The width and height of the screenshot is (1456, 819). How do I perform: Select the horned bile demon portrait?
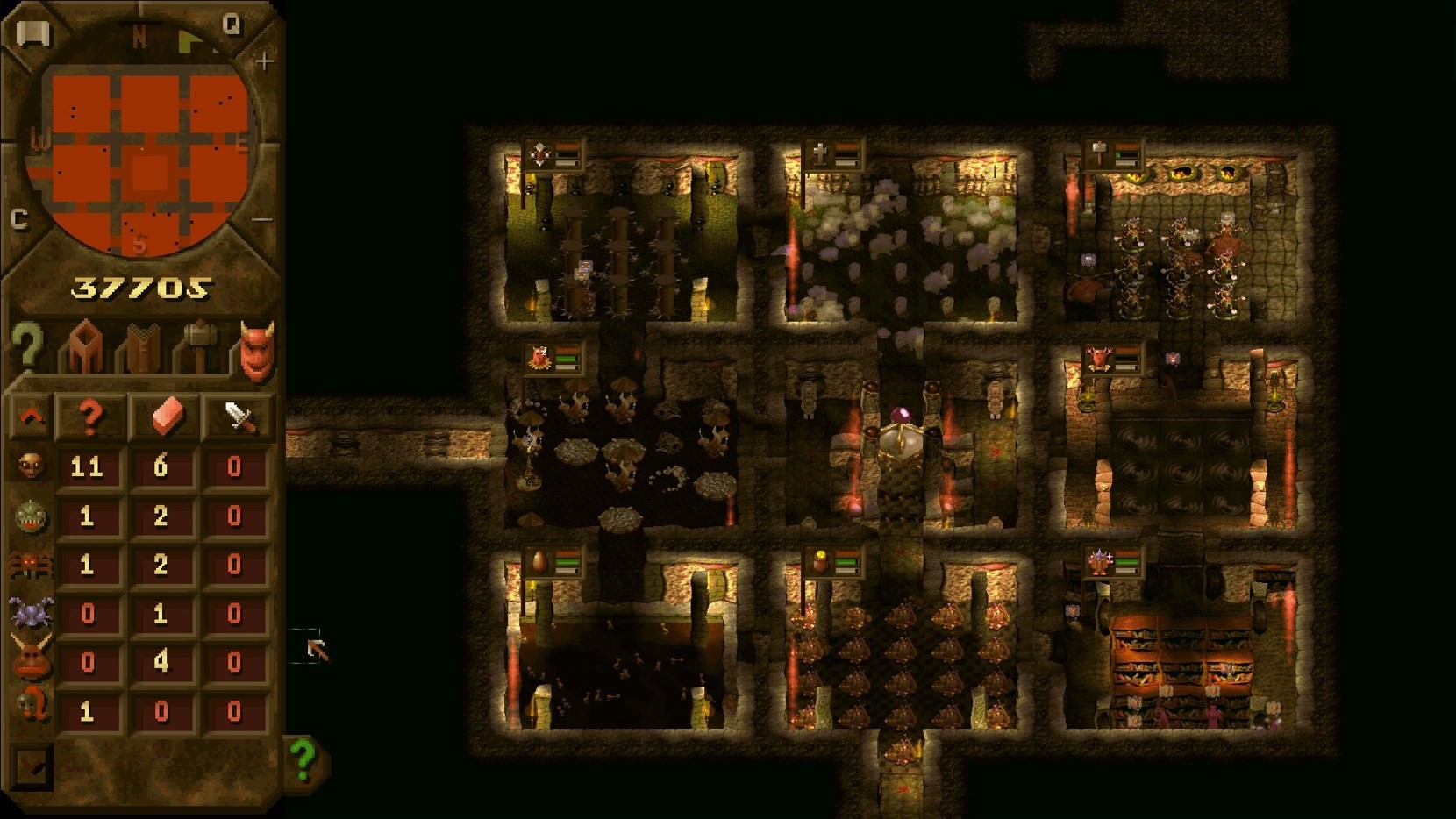32,662
